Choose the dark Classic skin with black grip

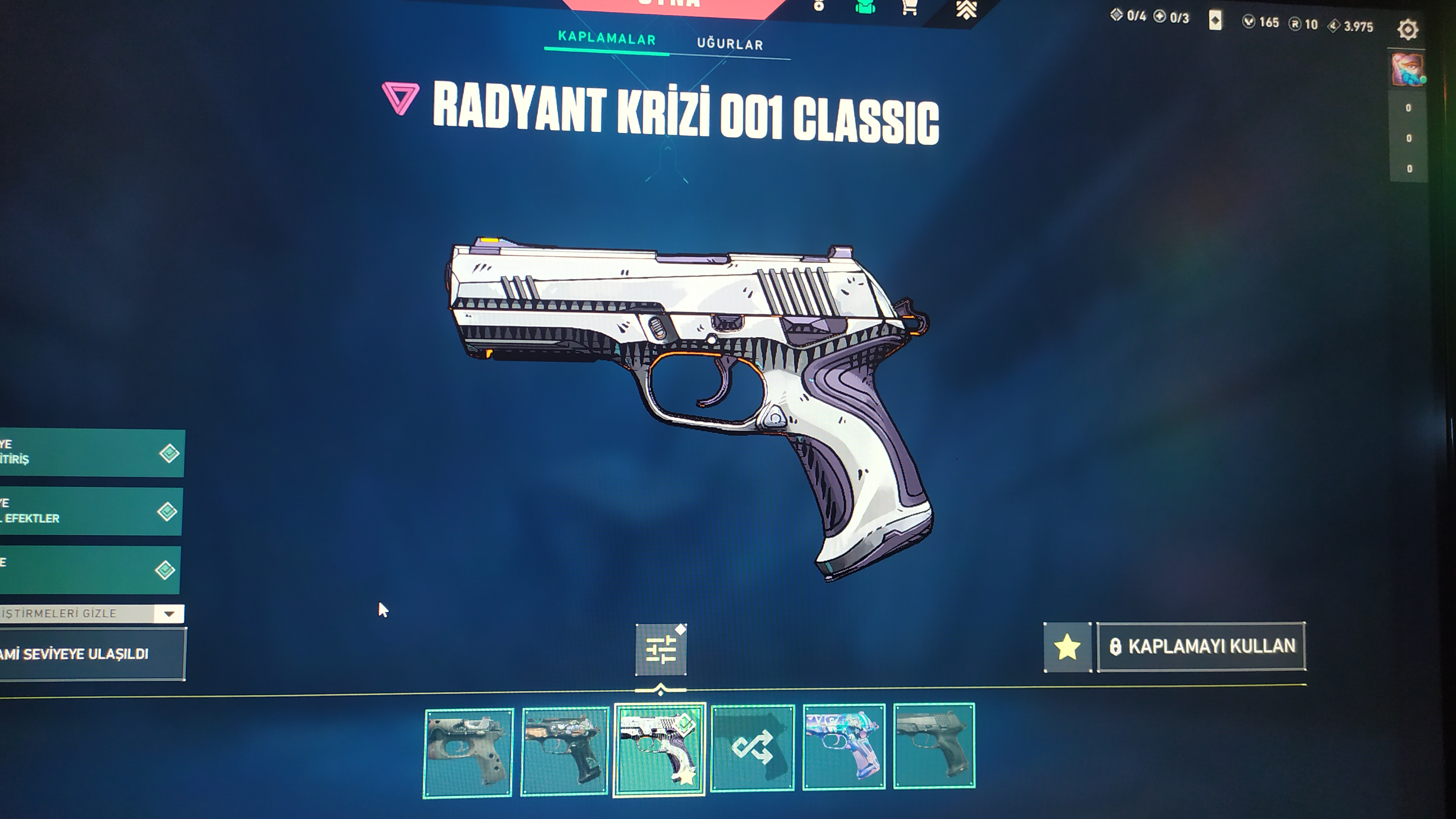pyautogui.click(x=564, y=749)
